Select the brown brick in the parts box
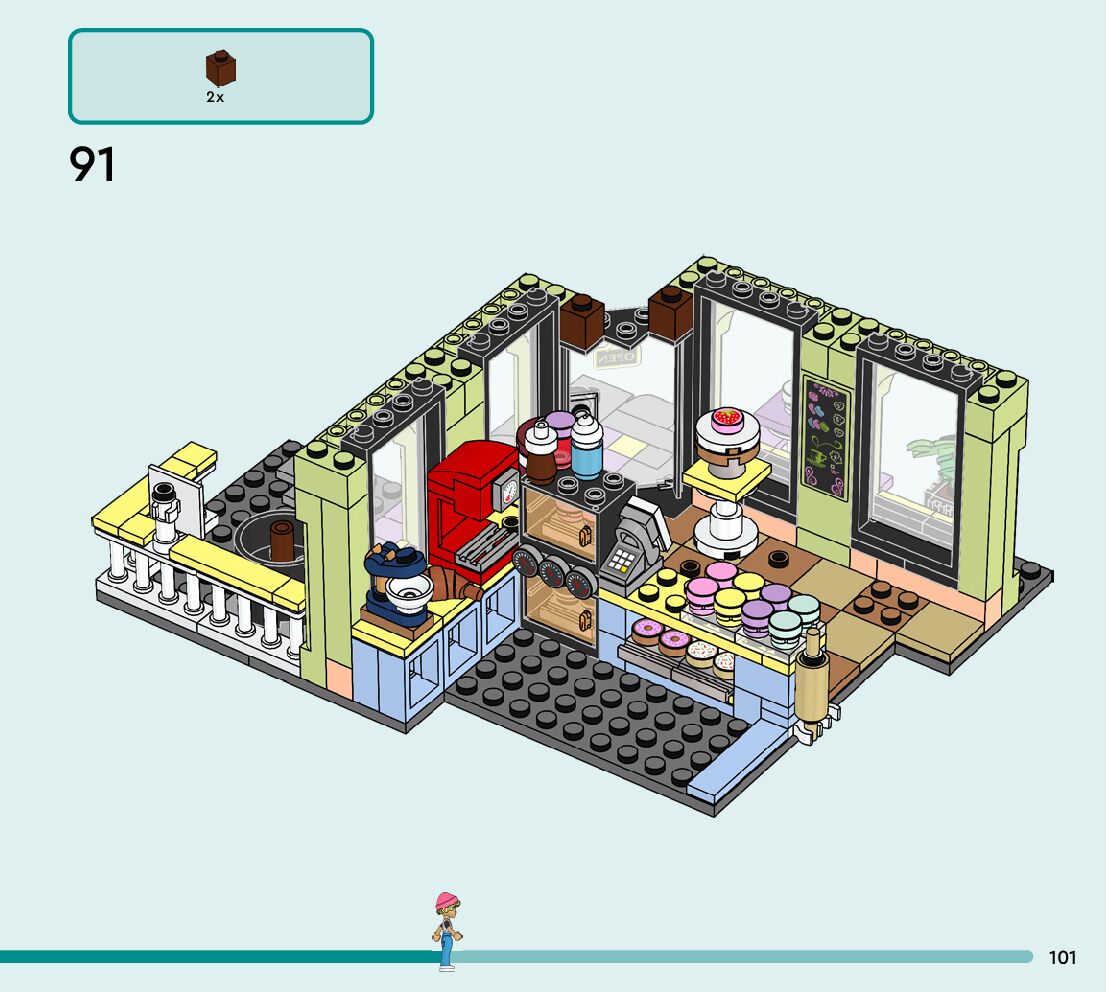The image size is (1106, 992). pyautogui.click(x=221, y=69)
